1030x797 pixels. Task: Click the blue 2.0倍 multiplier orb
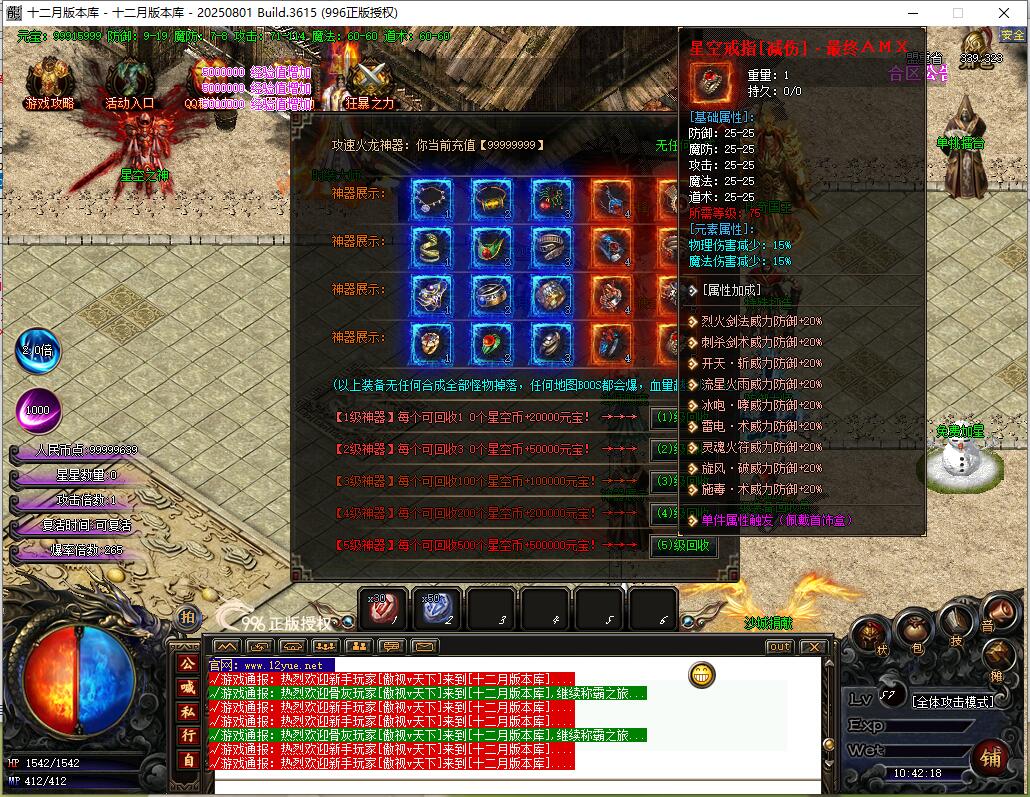38,352
